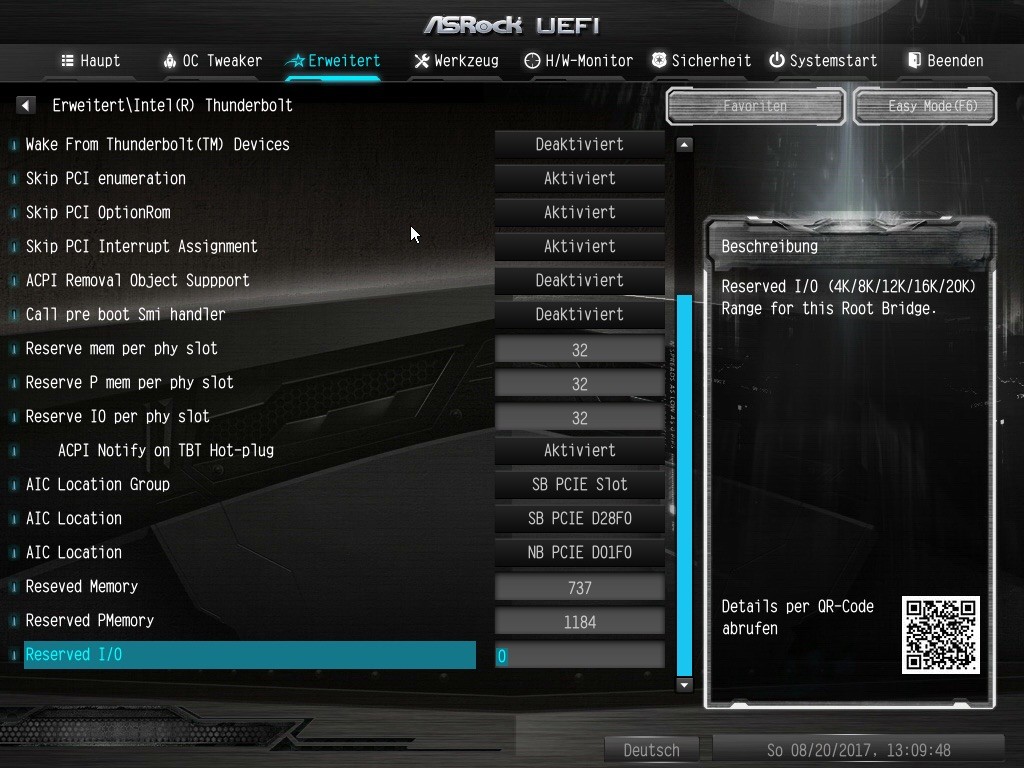Viewport: 1024px width, 768px height.
Task: Open the Favoriten panel
Action: tap(755, 106)
